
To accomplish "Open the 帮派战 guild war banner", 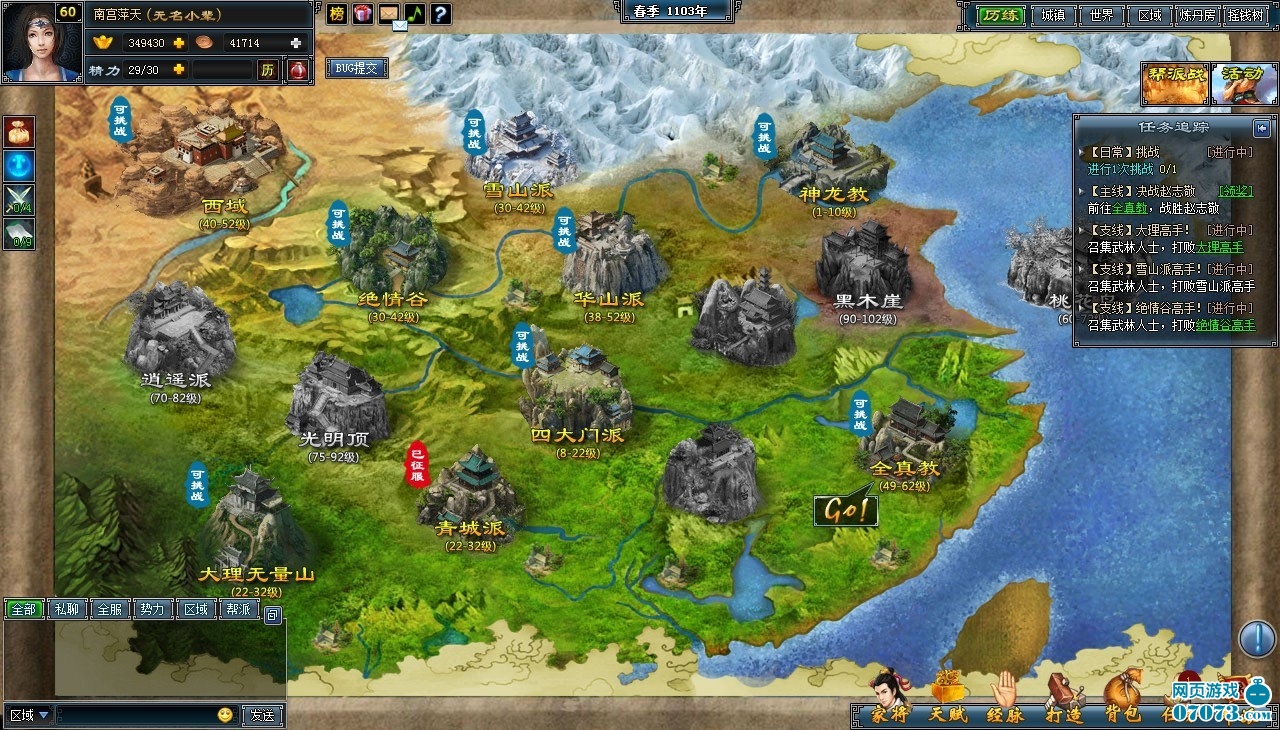I will 1175,84.
